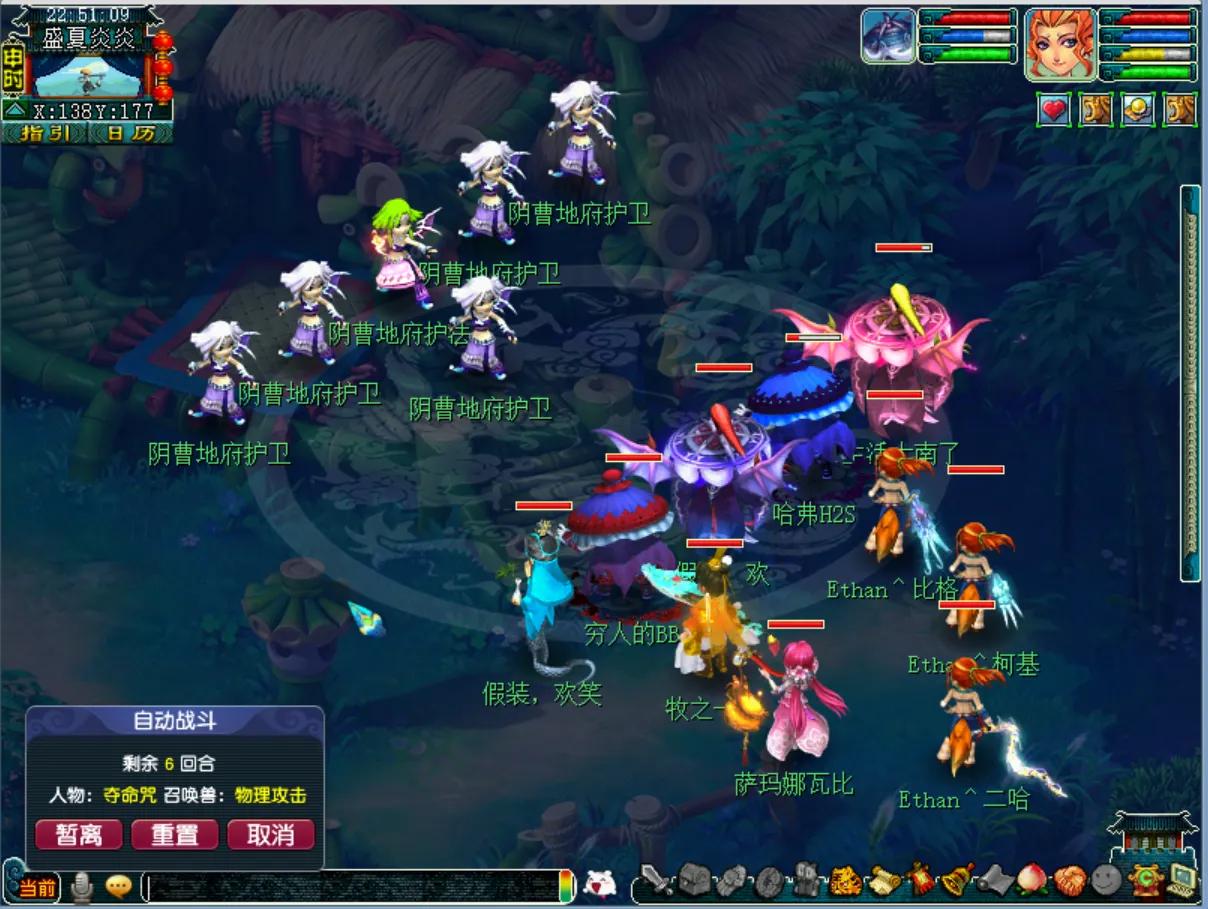The image size is (1208, 909).
Task: Click the red heart status icon
Action: click(1053, 110)
